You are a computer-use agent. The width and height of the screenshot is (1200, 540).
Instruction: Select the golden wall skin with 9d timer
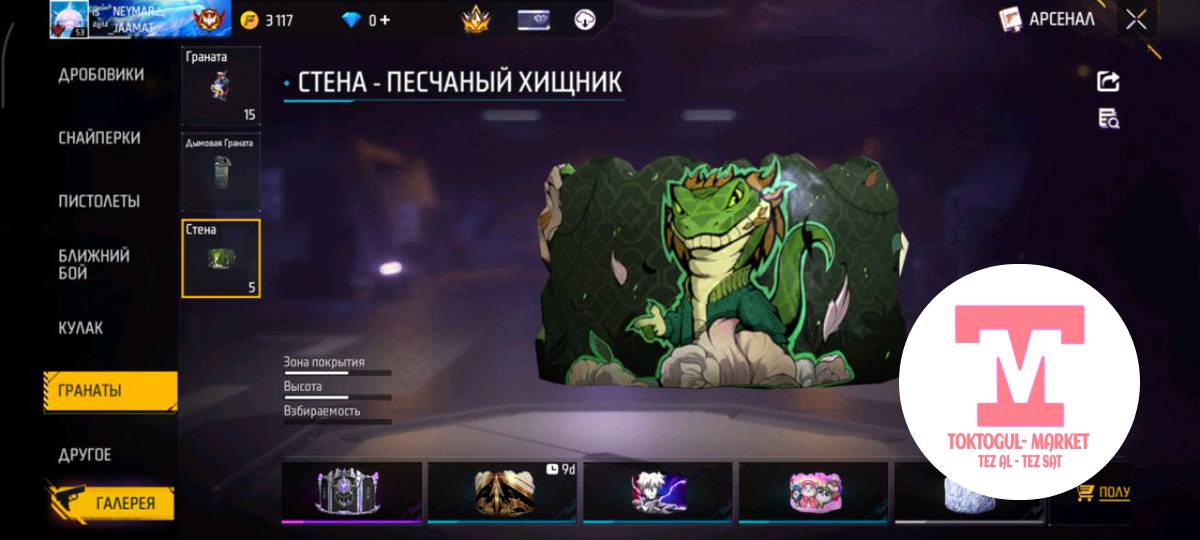point(504,492)
